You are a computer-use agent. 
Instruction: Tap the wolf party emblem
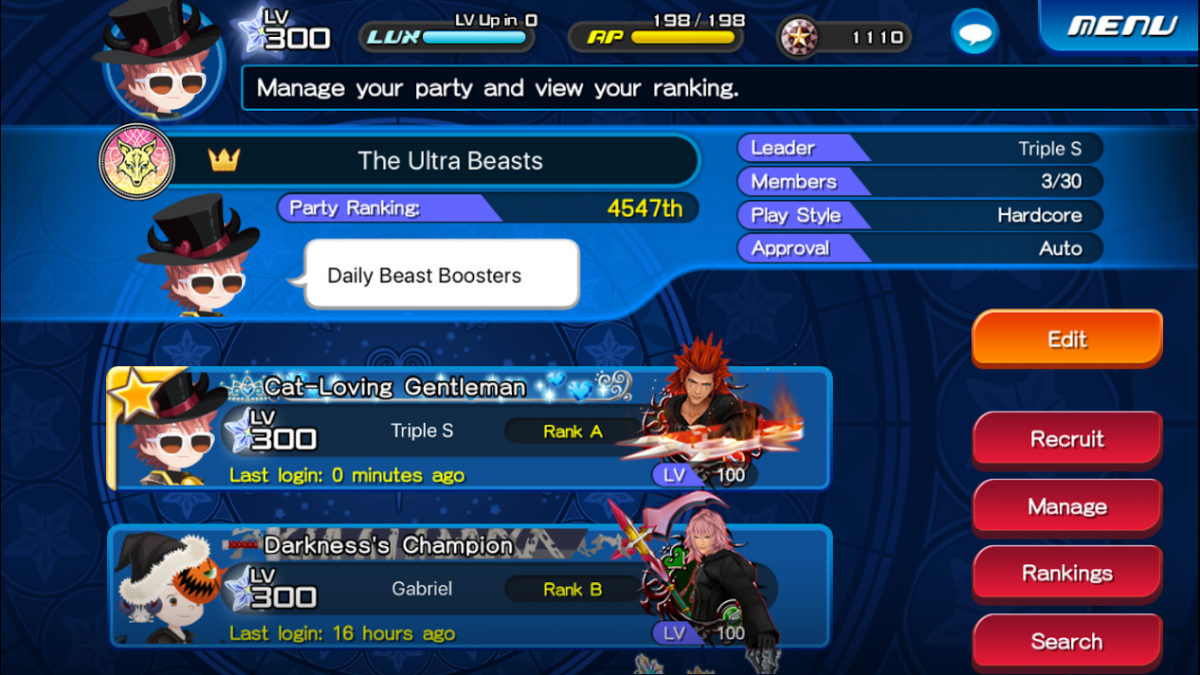point(137,161)
